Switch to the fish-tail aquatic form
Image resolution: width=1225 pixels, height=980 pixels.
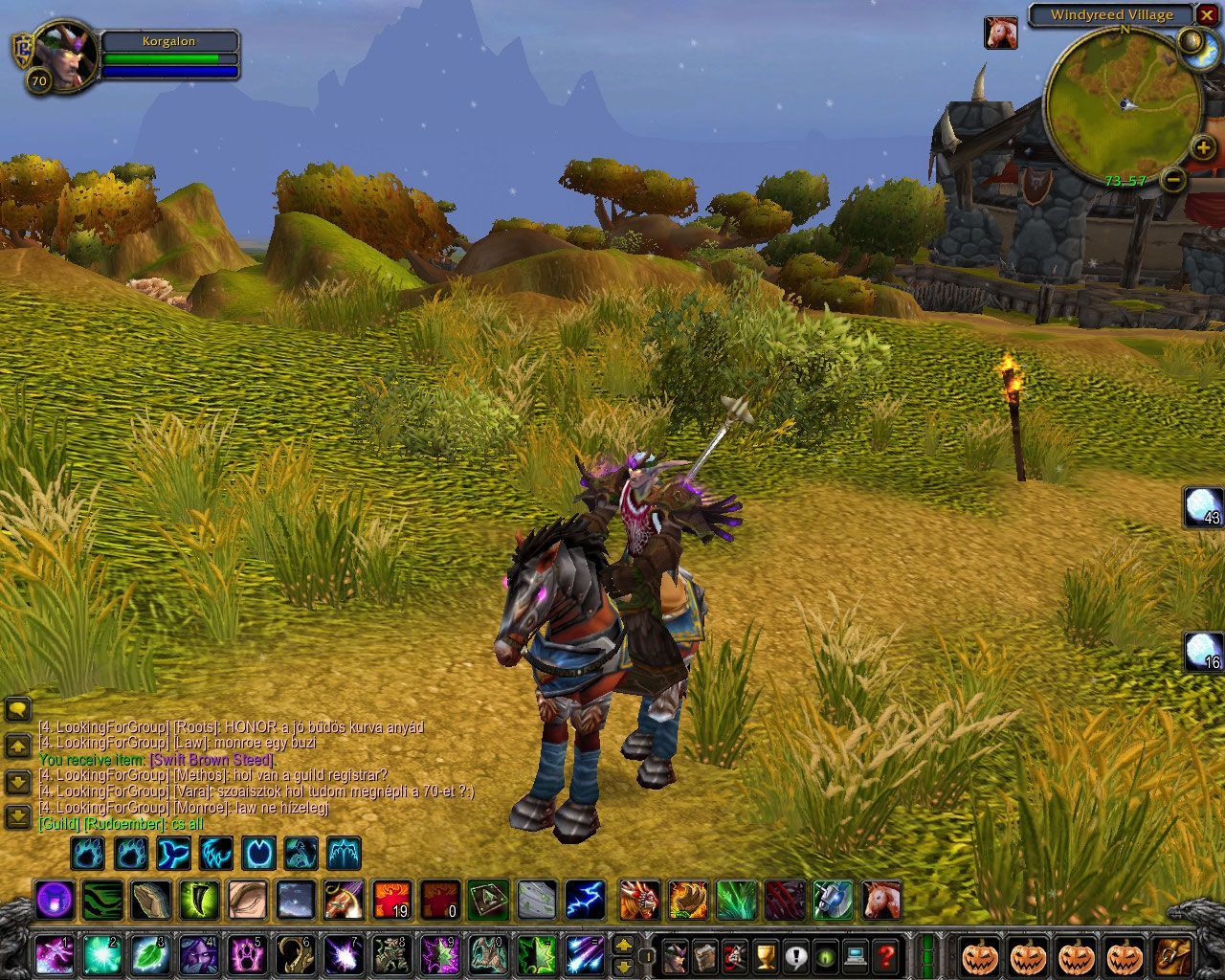175,852
